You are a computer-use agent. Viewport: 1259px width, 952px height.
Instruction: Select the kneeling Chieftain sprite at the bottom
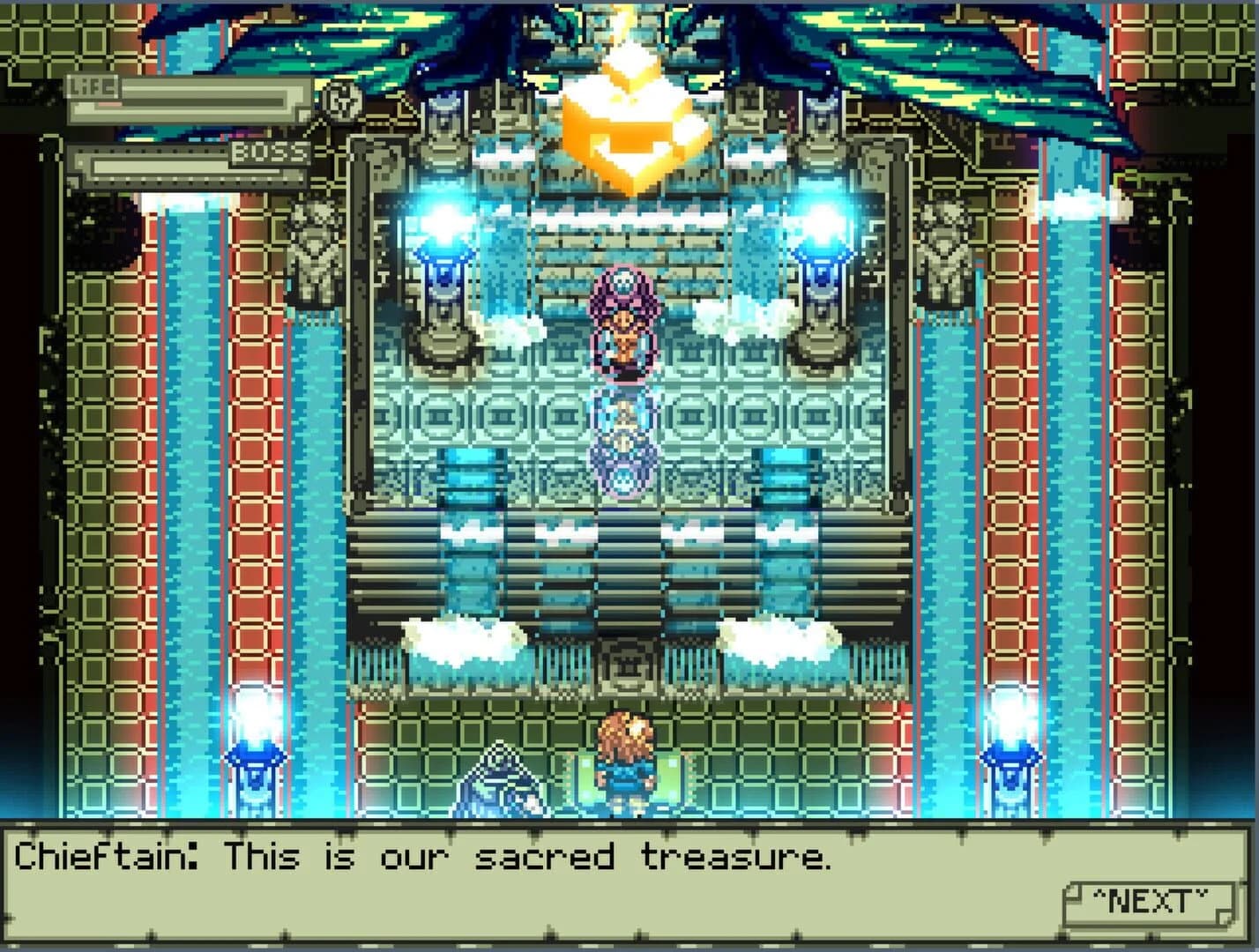click(x=498, y=785)
